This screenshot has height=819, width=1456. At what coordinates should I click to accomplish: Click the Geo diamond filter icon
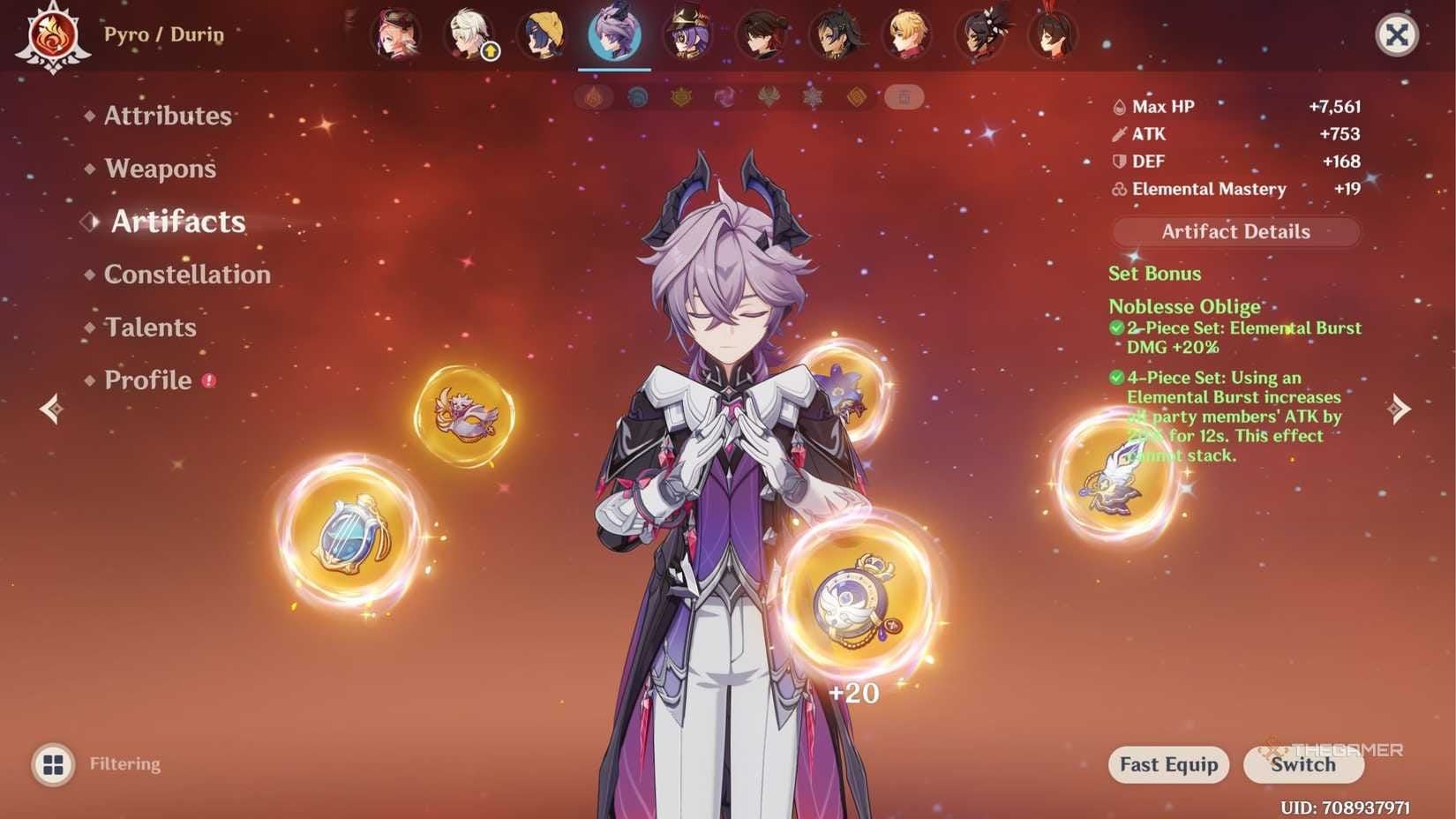coord(857,98)
